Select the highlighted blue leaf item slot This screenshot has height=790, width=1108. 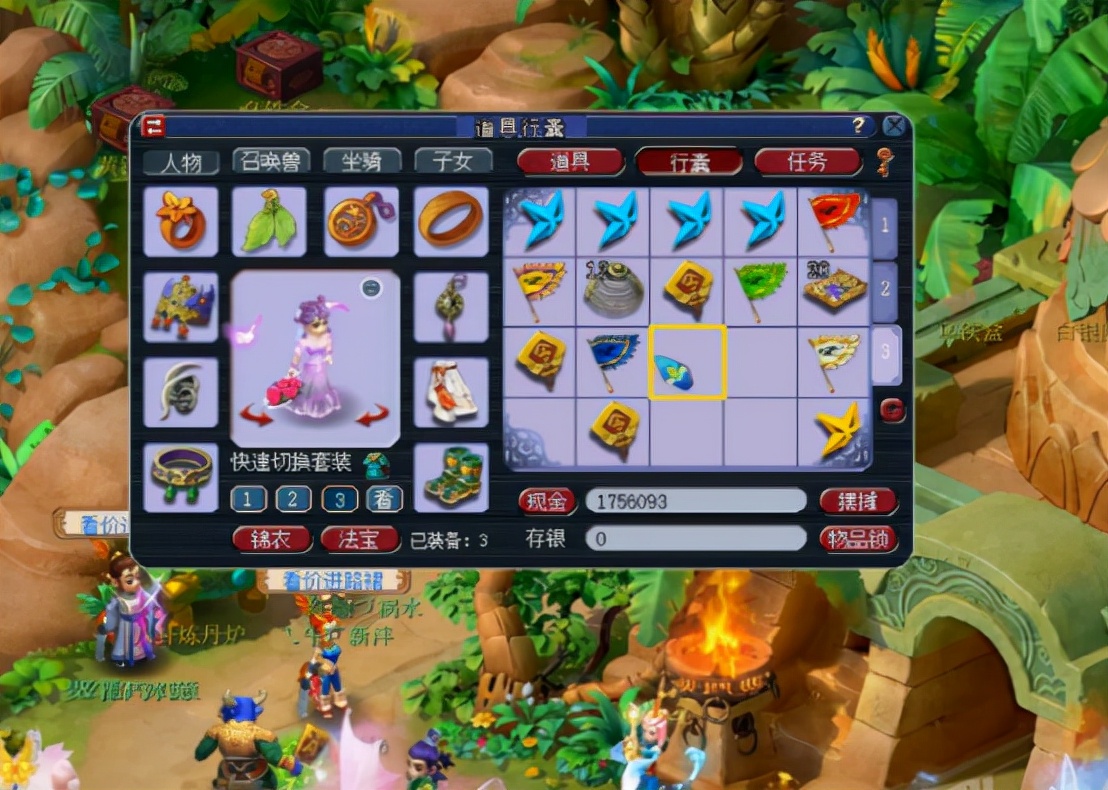[687, 362]
